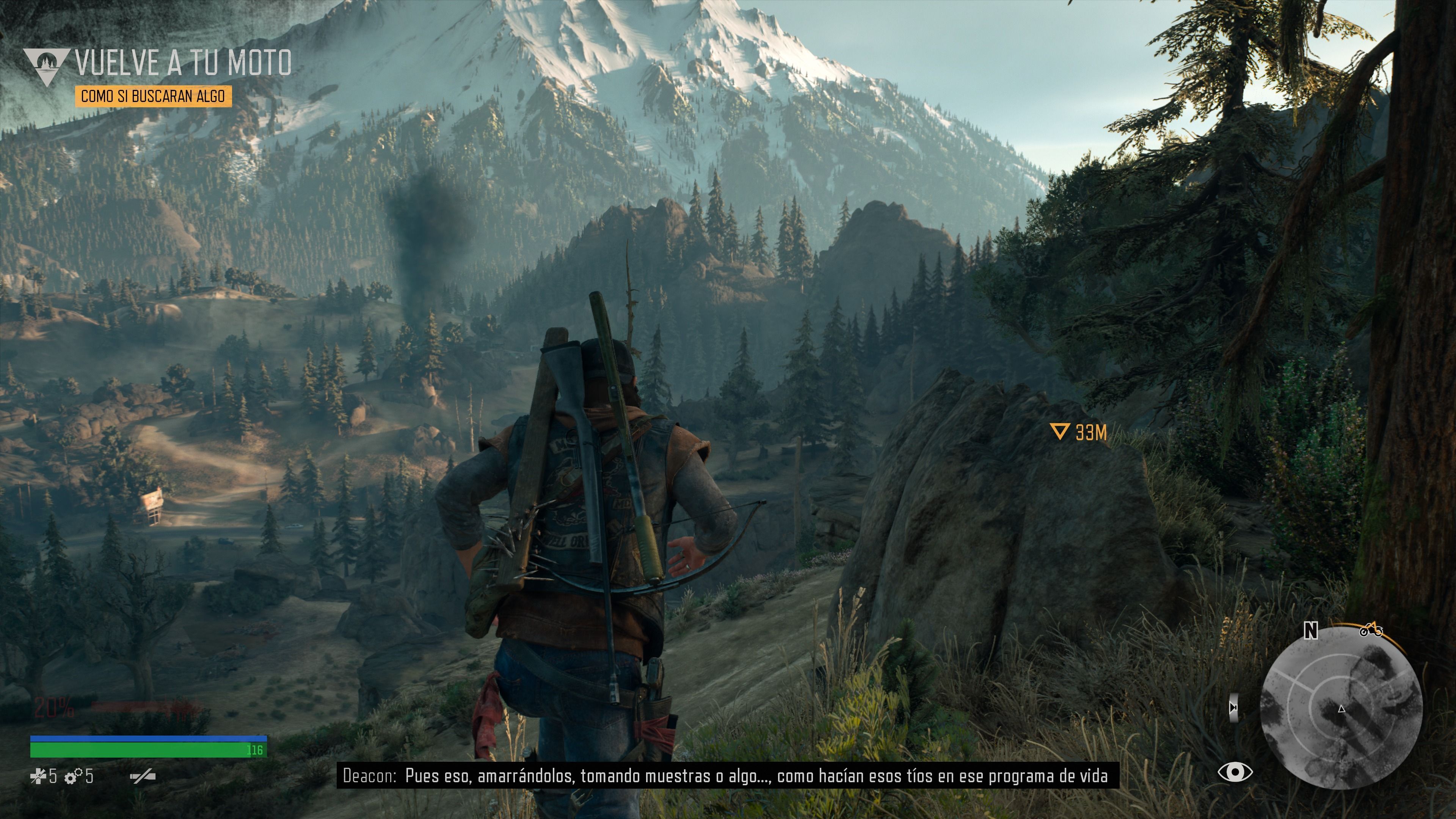Open the 'Vuelve a tu moto' objective tracker
The width and height of the screenshot is (1456, 819).
pos(183,63)
